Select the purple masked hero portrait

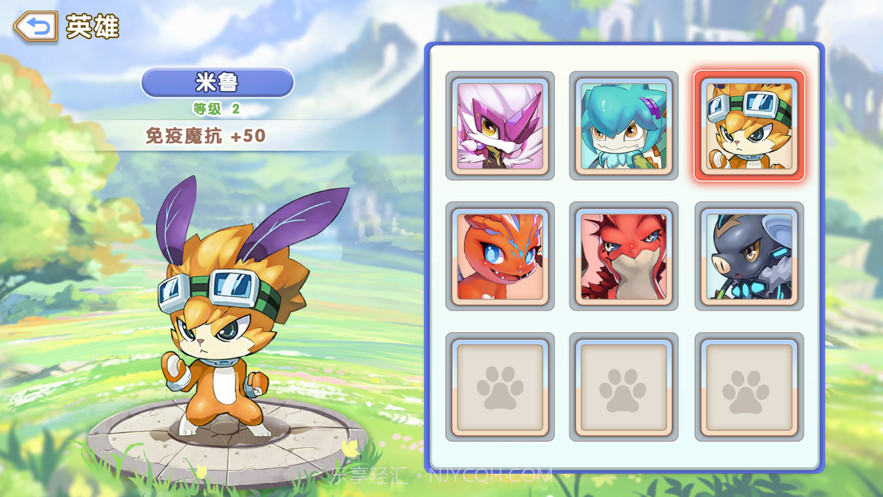[500, 126]
